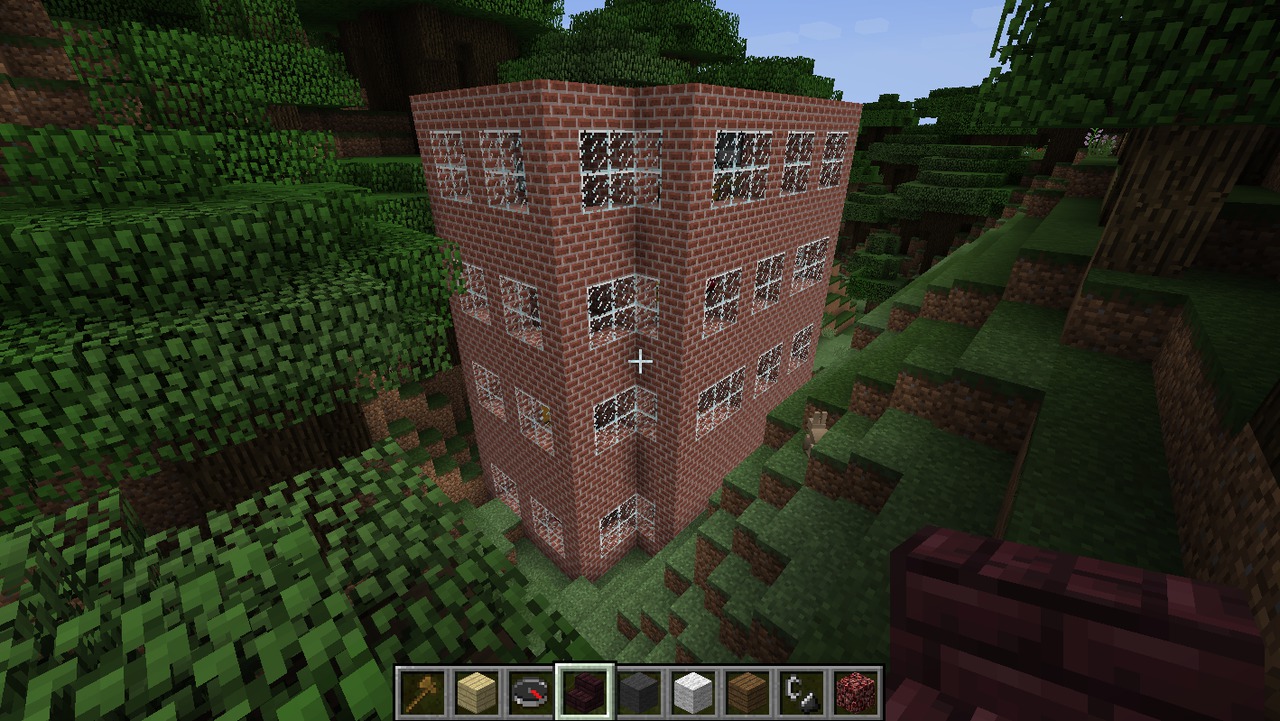Choose the light birch planks slot
This screenshot has width=1280, height=721.
[477, 692]
